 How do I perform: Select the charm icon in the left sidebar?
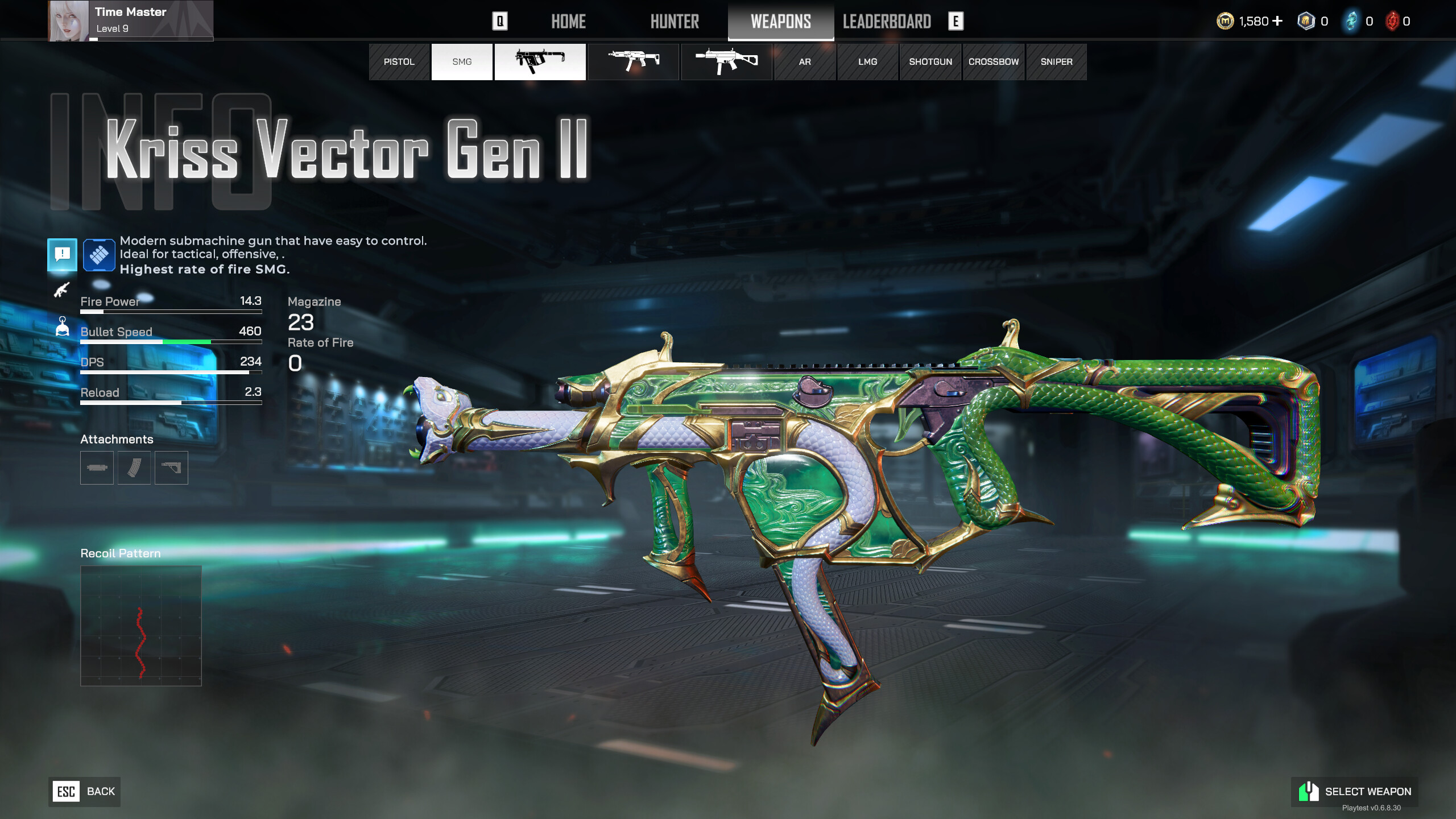click(x=61, y=326)
